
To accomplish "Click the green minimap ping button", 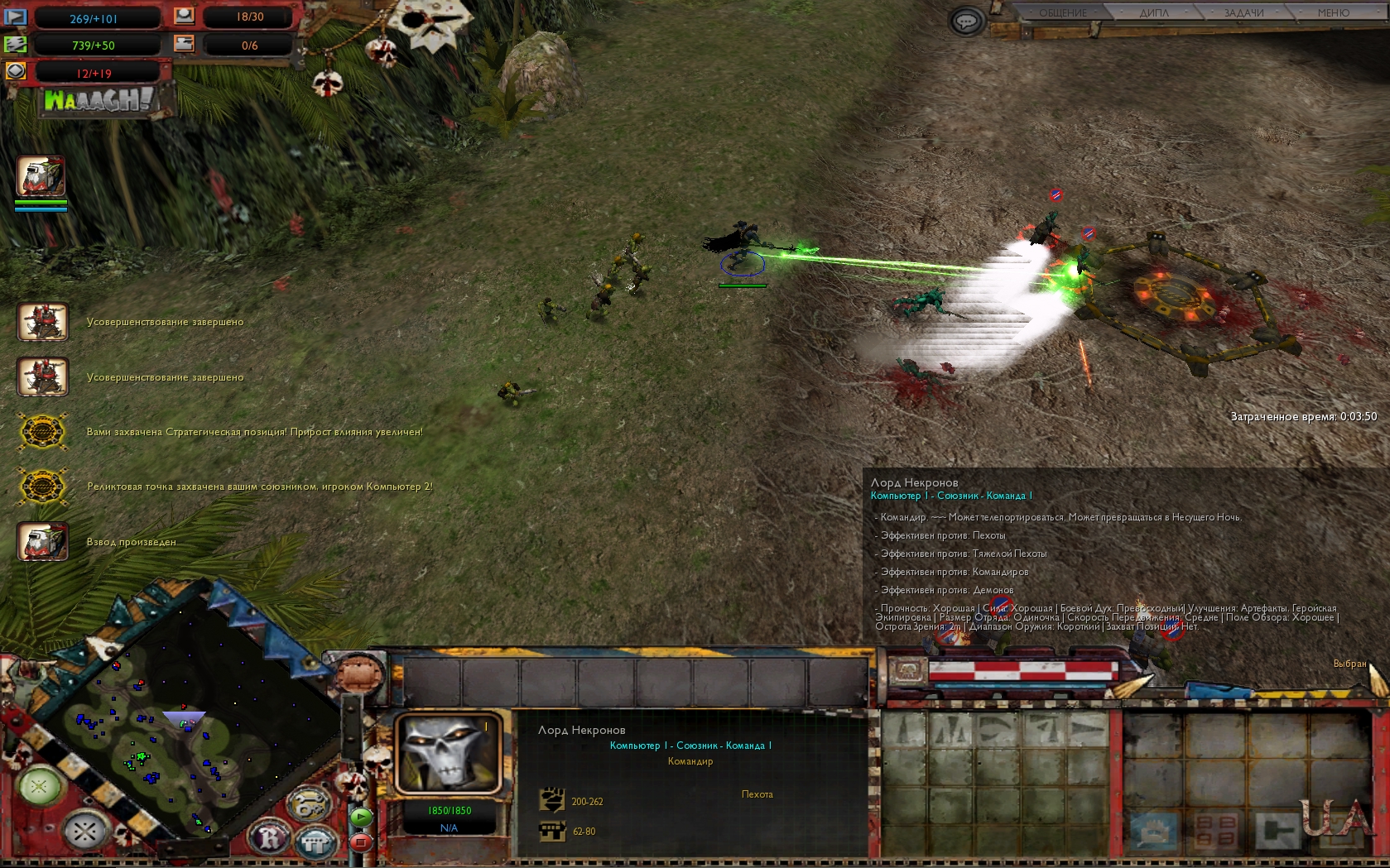I will tap(39, 784).
